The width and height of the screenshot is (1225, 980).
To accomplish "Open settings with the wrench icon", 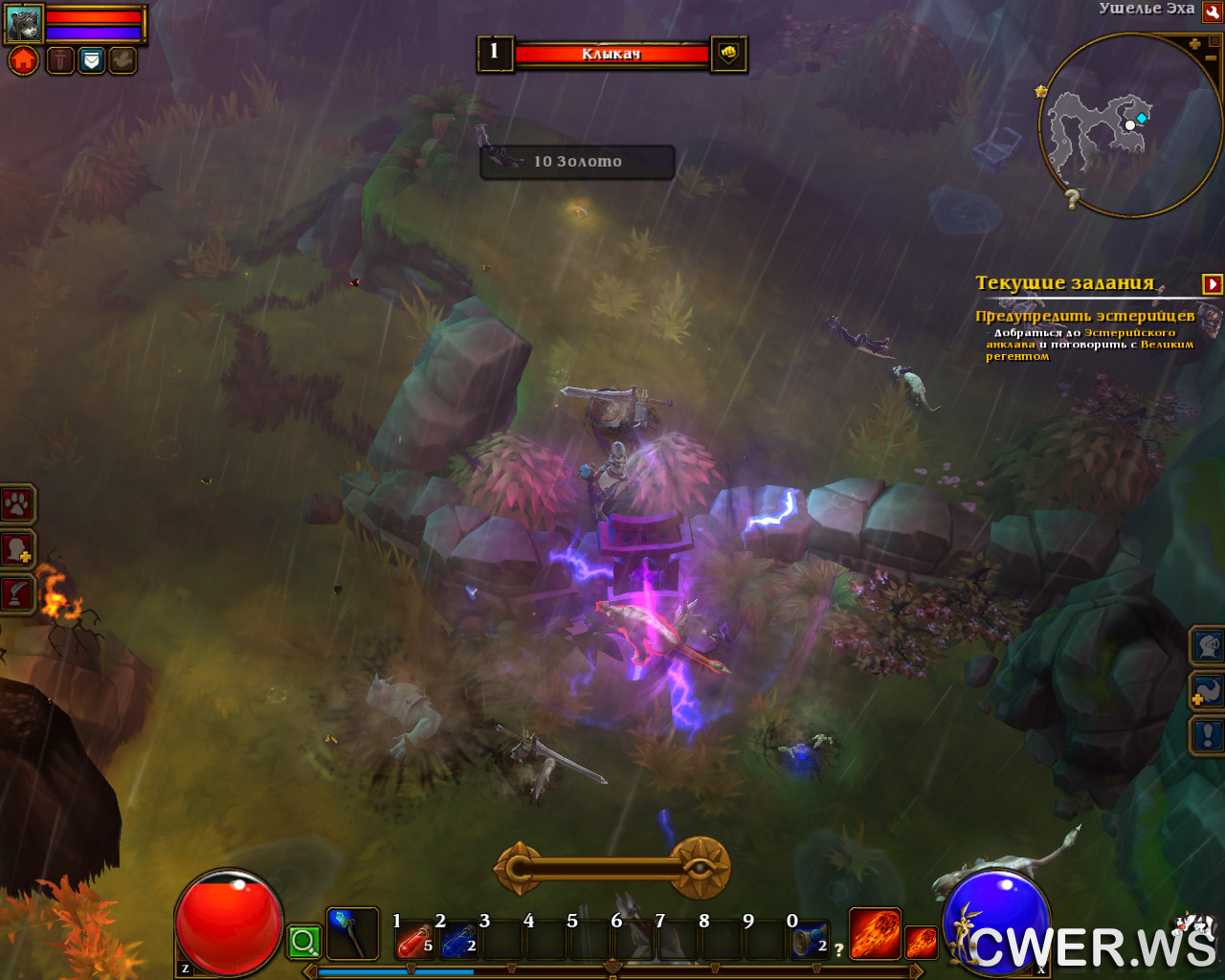I will 1212,11.
